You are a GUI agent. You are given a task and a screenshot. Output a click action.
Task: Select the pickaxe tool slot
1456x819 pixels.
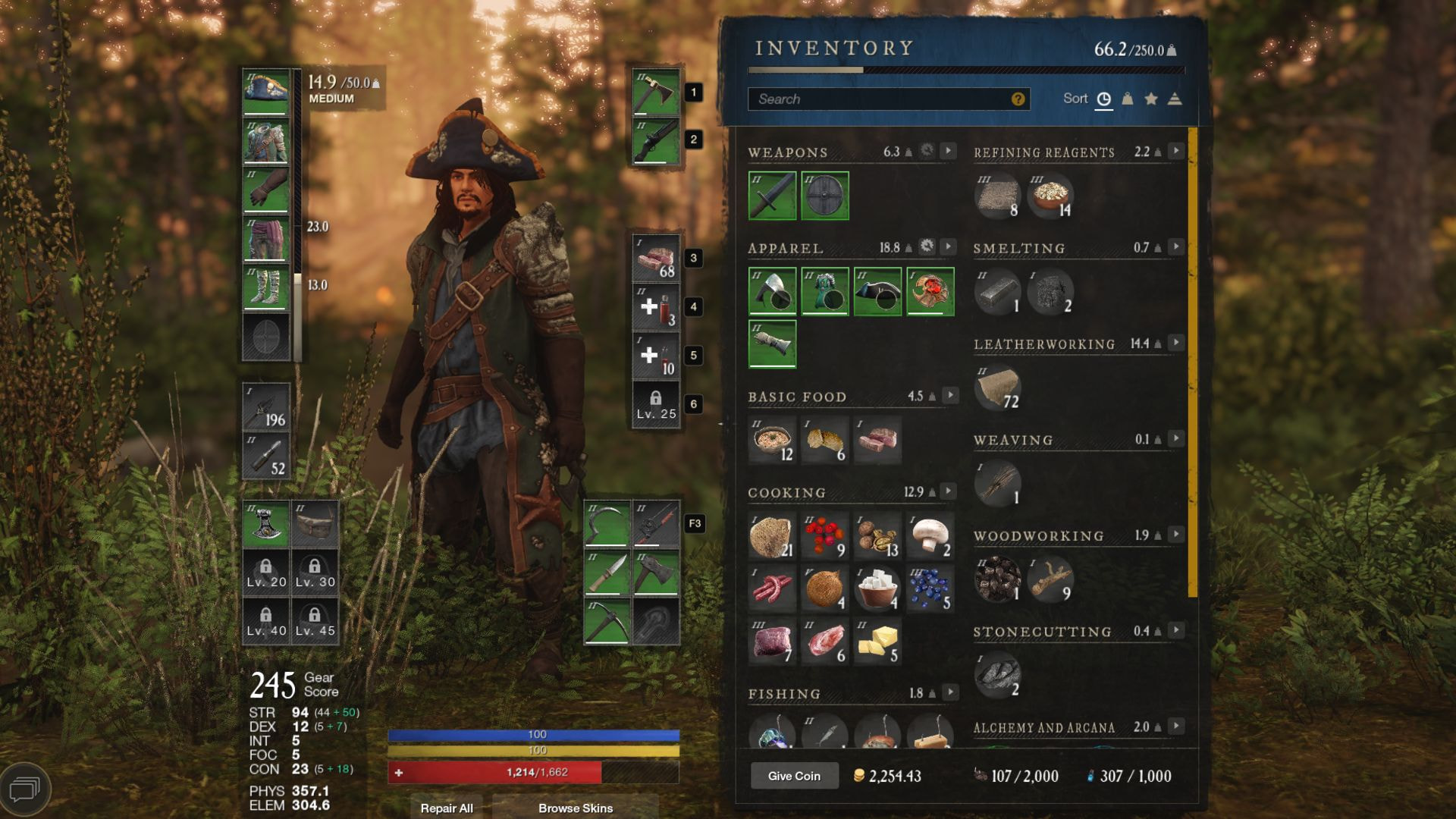(607, 621)
